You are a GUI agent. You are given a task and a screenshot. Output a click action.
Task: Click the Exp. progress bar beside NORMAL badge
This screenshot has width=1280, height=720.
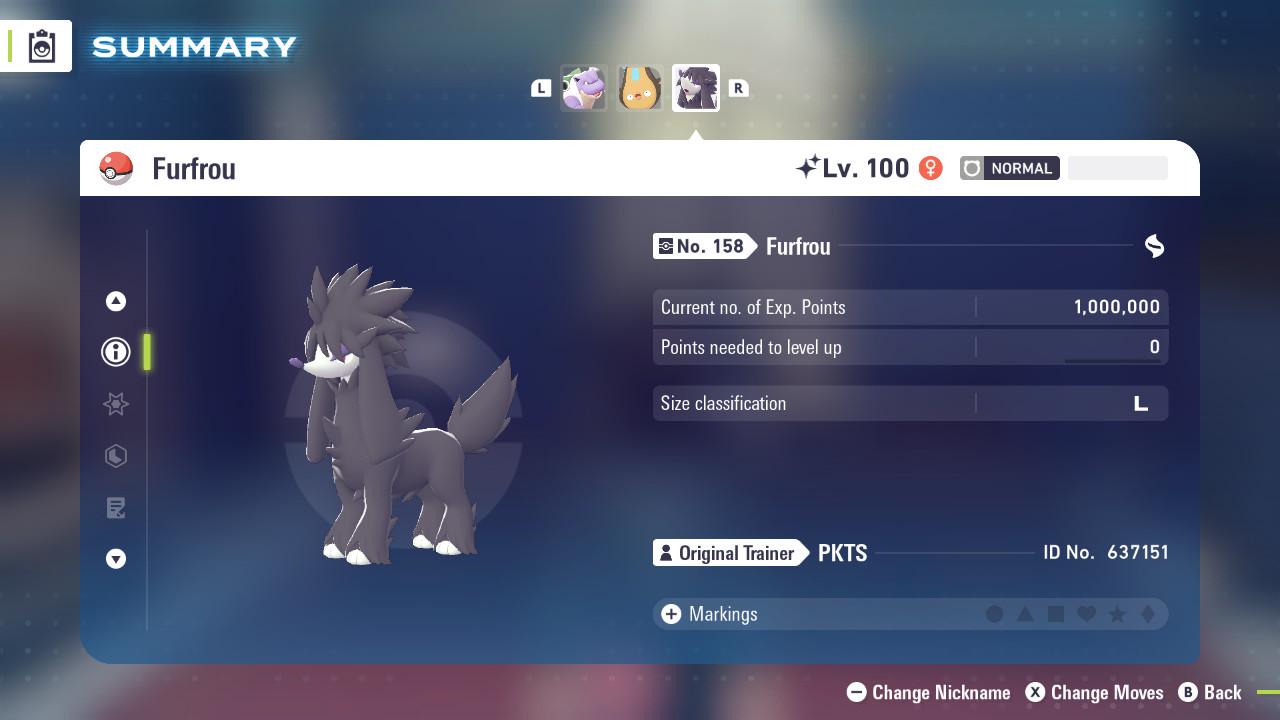click(1117, 168)
